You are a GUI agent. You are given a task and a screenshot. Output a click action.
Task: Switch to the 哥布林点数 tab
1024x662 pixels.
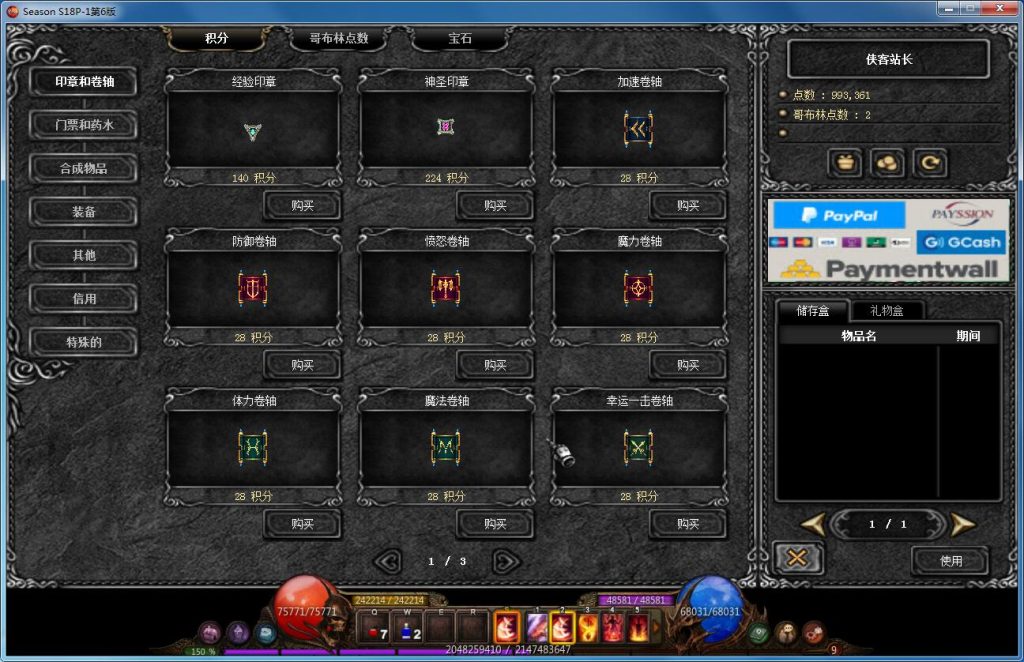click(x=339, y=39)
